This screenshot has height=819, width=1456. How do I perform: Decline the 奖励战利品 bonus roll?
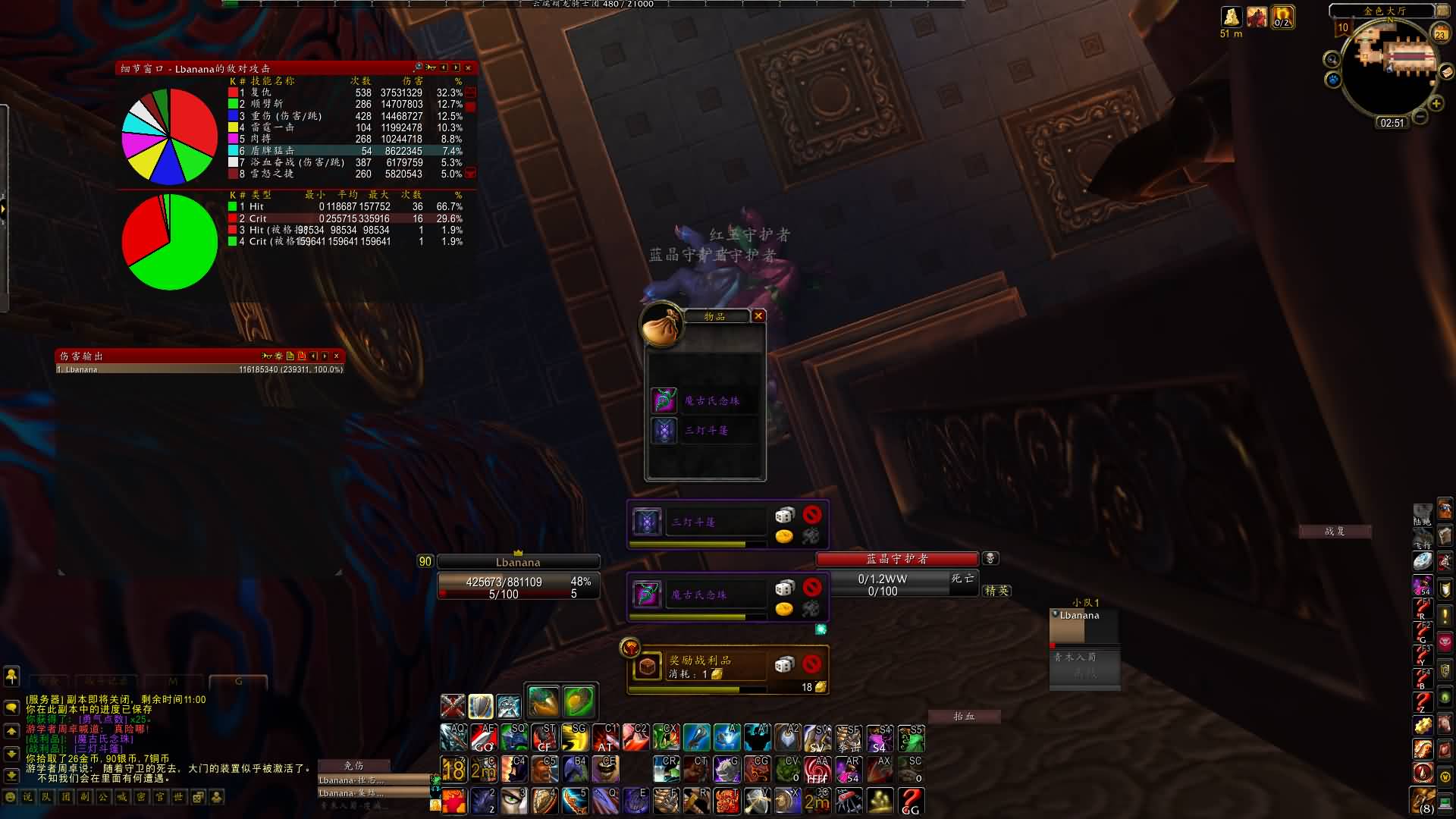[x=812, y=664]
